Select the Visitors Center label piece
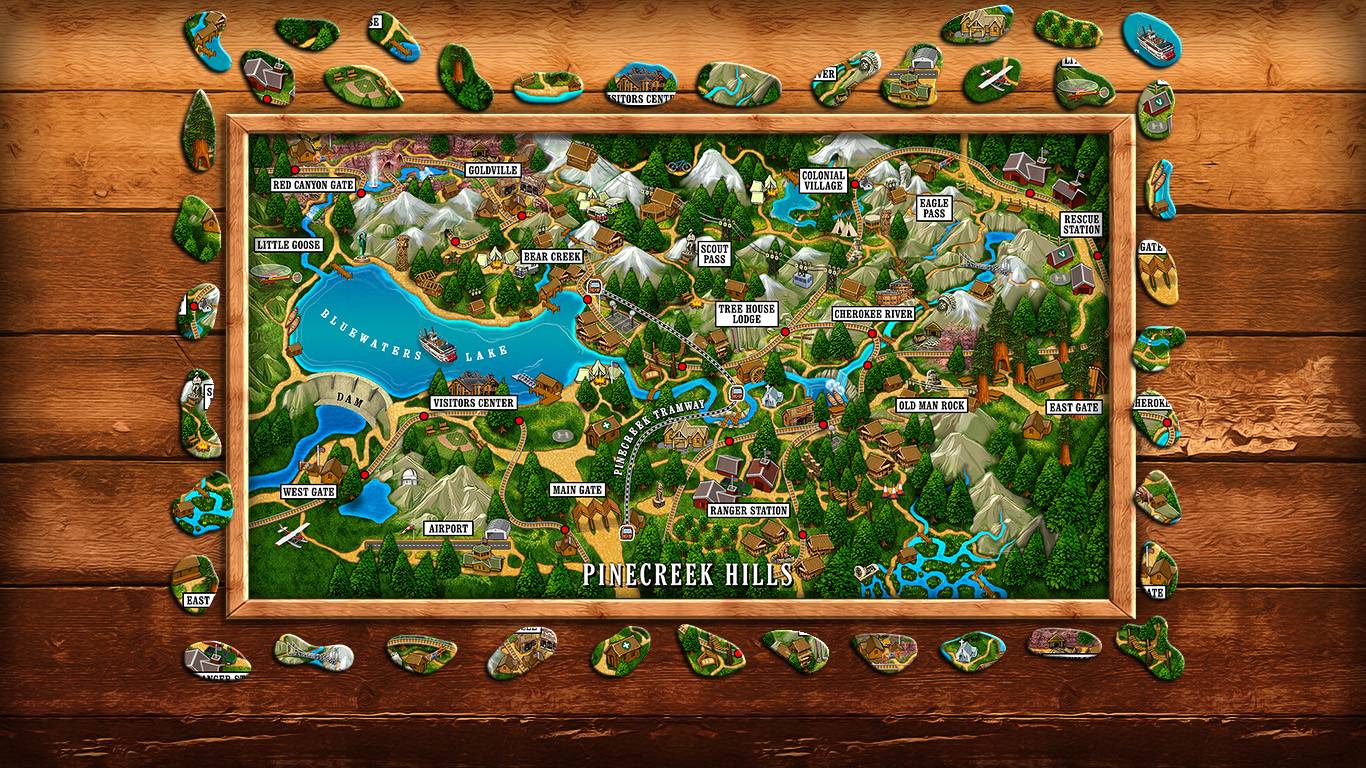Image resolution: width=1366 pixels, height=768 pixels. (641, 86)
